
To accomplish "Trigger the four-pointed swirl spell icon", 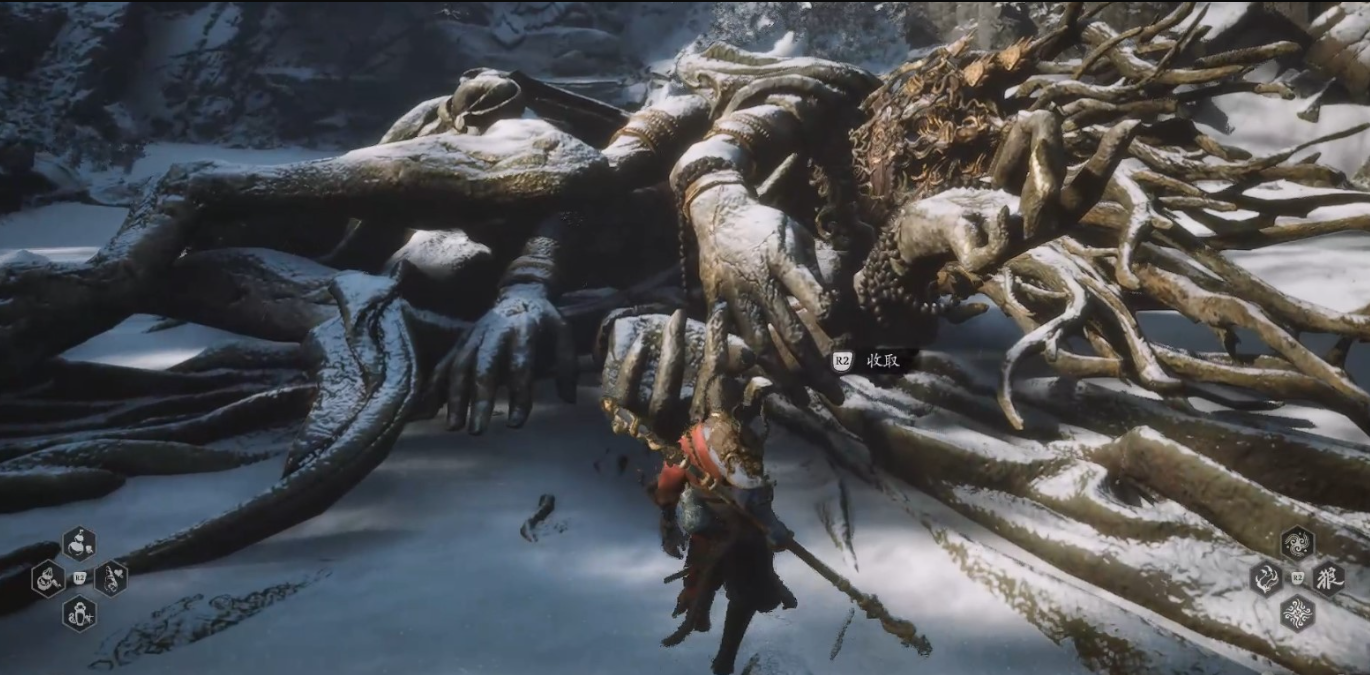I will pos(1297,612).
